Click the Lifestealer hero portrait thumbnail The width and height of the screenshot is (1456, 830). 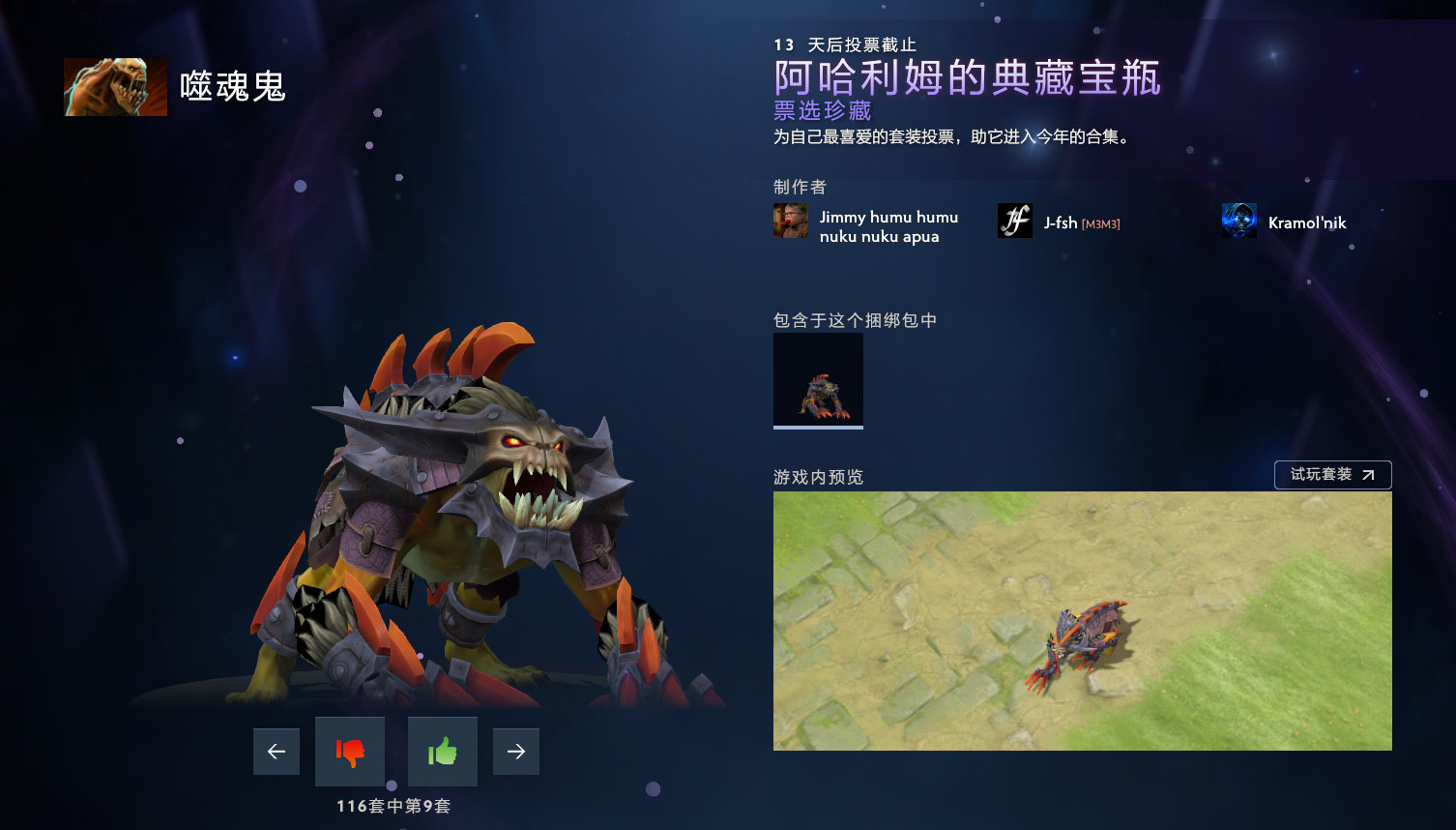click(115, 86)
